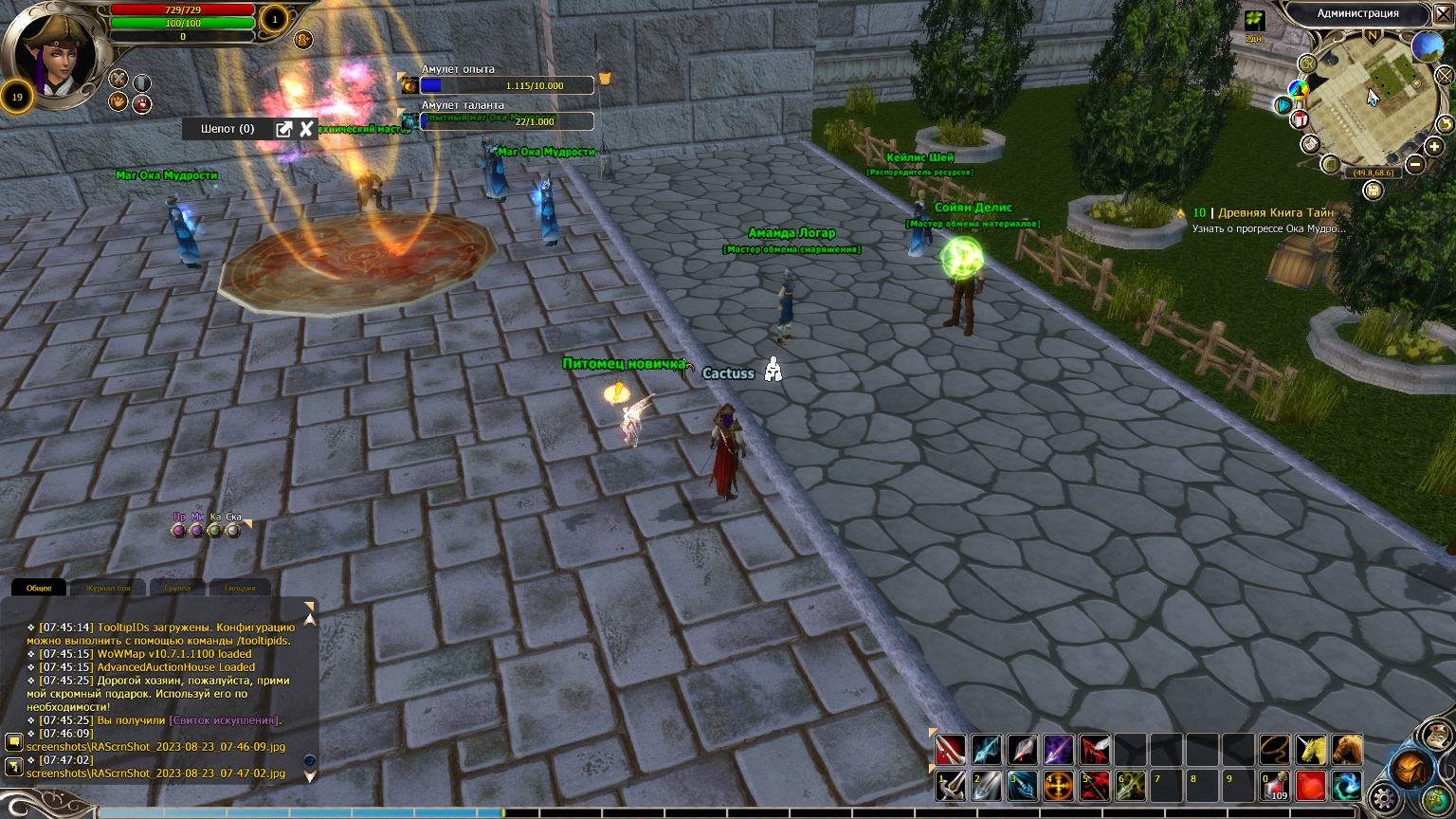Screen dimensions: 1456x819
Task: Open the gift box icon by minimap
Action: point(1299,120)
